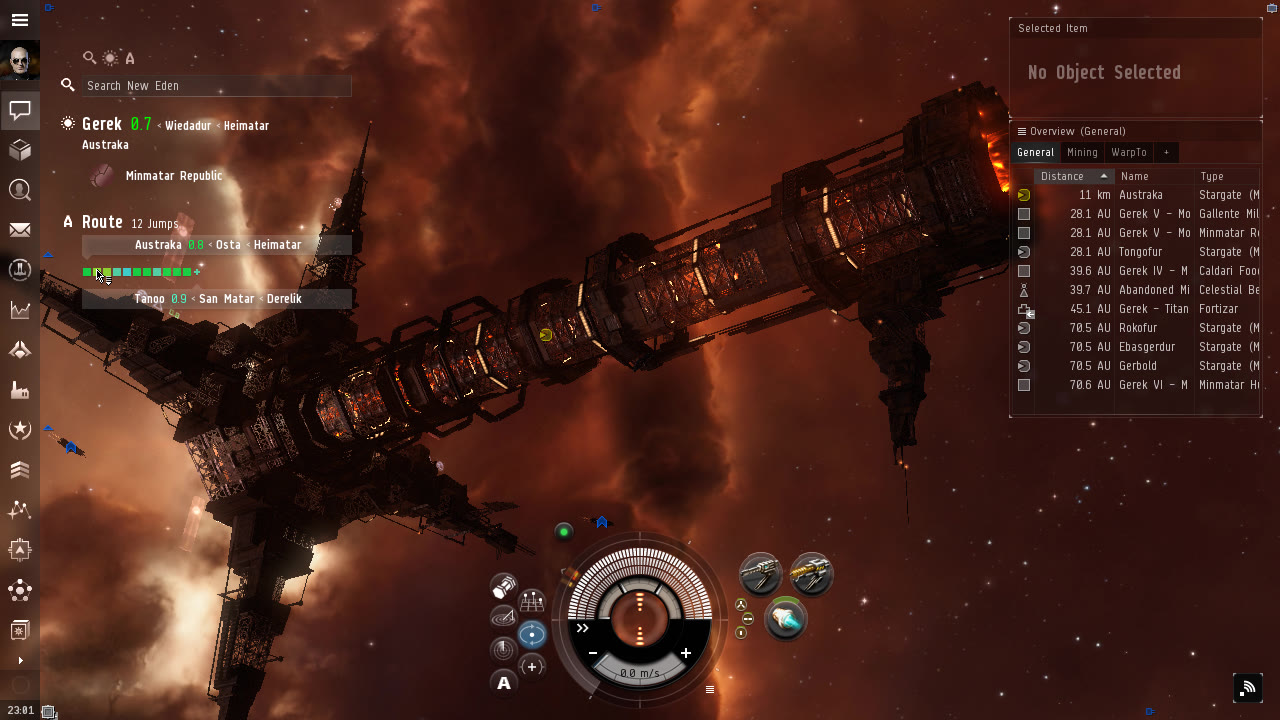Click the Search New Eden field
The height and width of the screenshot is (720, 1280).
coord(215,86)
